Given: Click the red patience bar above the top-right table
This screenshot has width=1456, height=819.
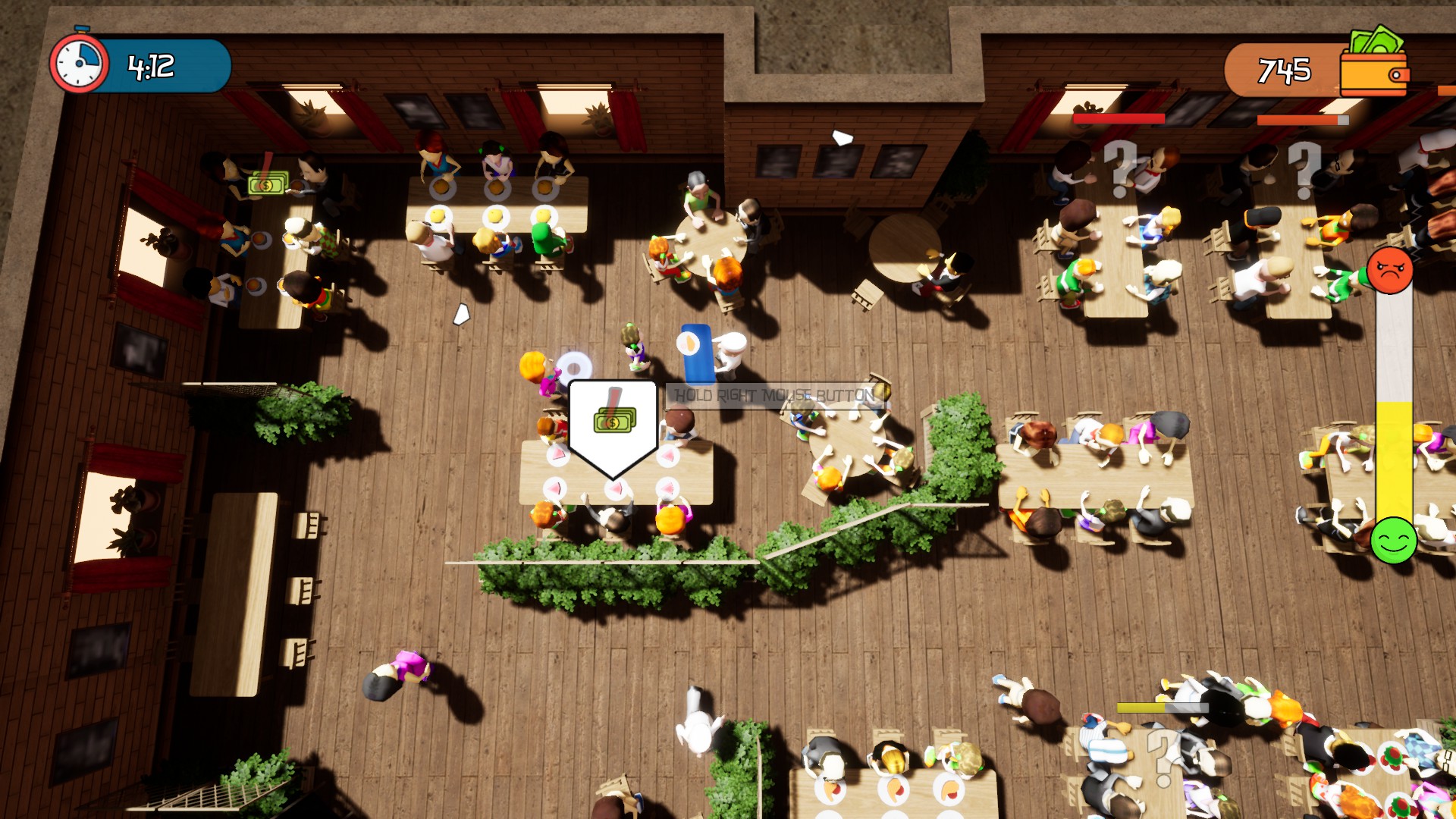Looking at the screenshot, I should (x=1115, y=119).
